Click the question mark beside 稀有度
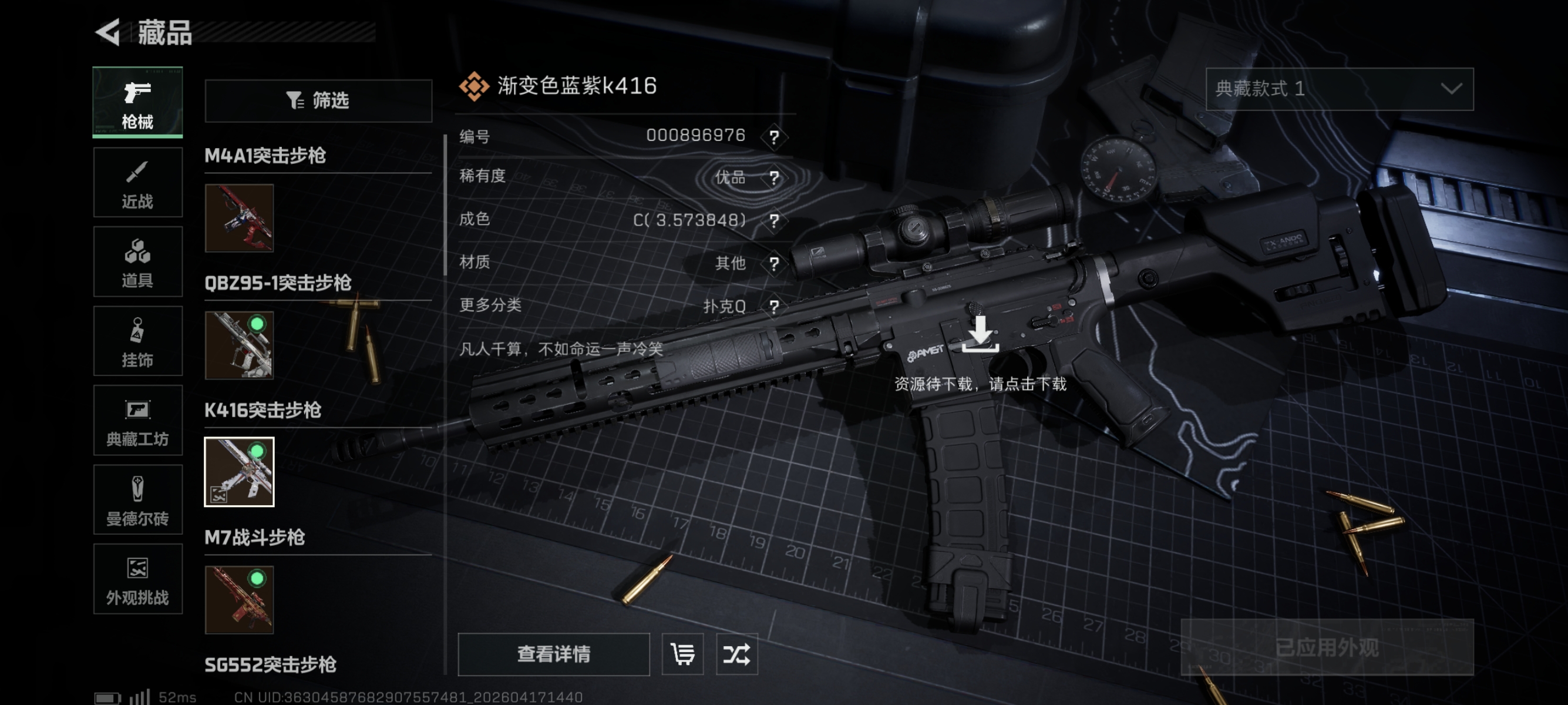Screen dimensions: 1568x705 pyautogui.click(x=773, y=178)
